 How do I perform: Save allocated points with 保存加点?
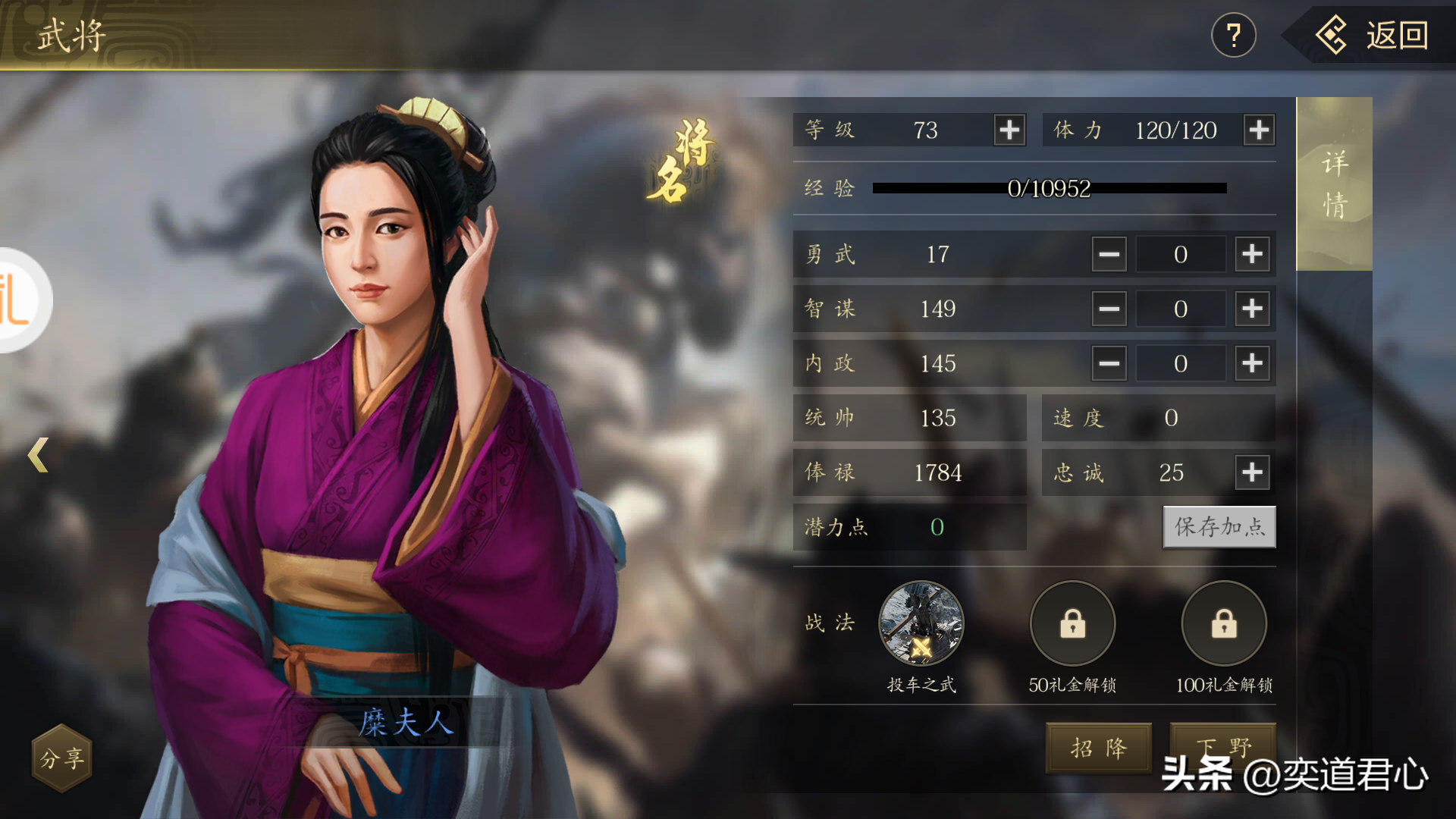coord(1219,527)
